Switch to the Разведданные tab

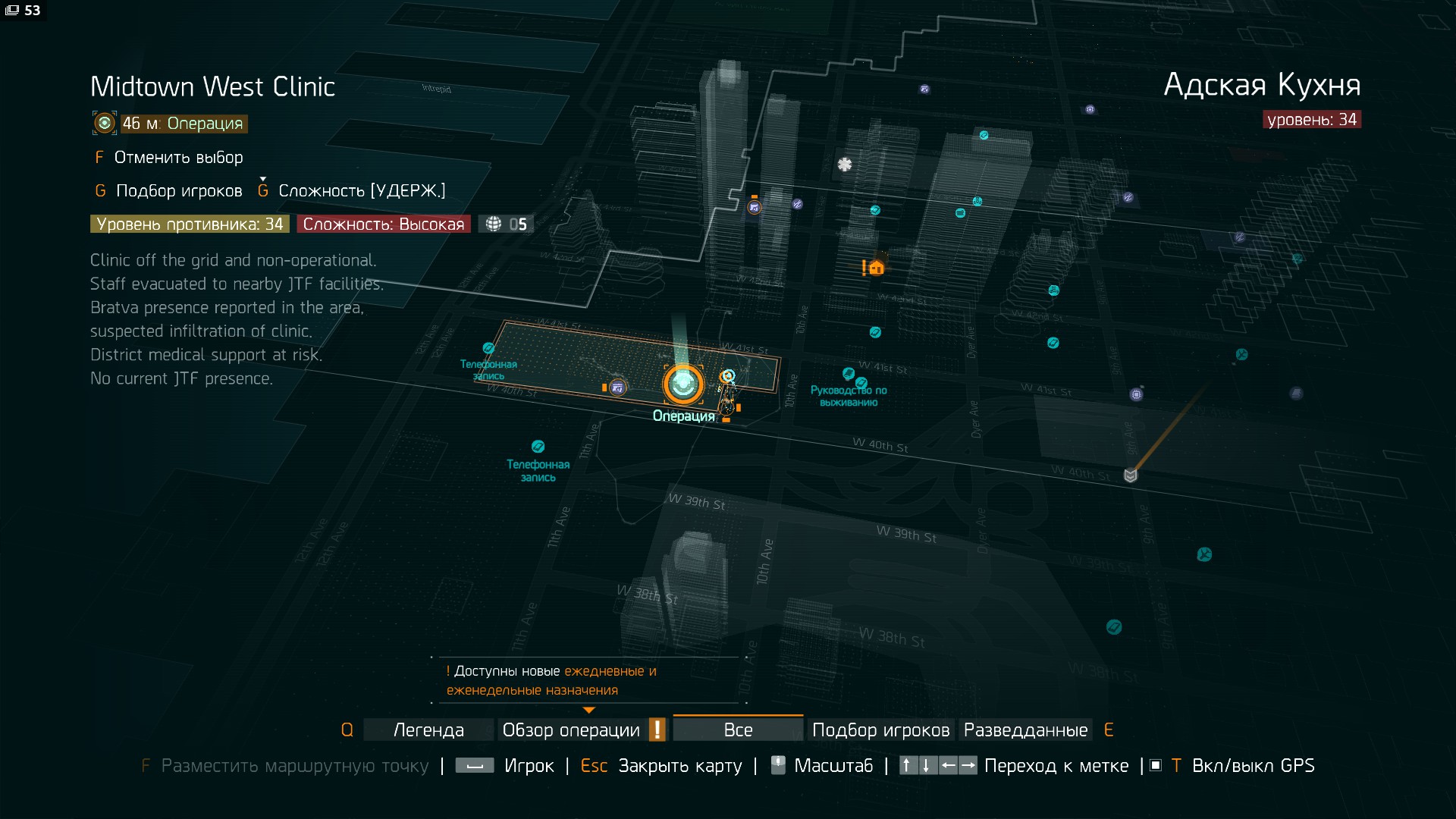(x=1025, y=730)
